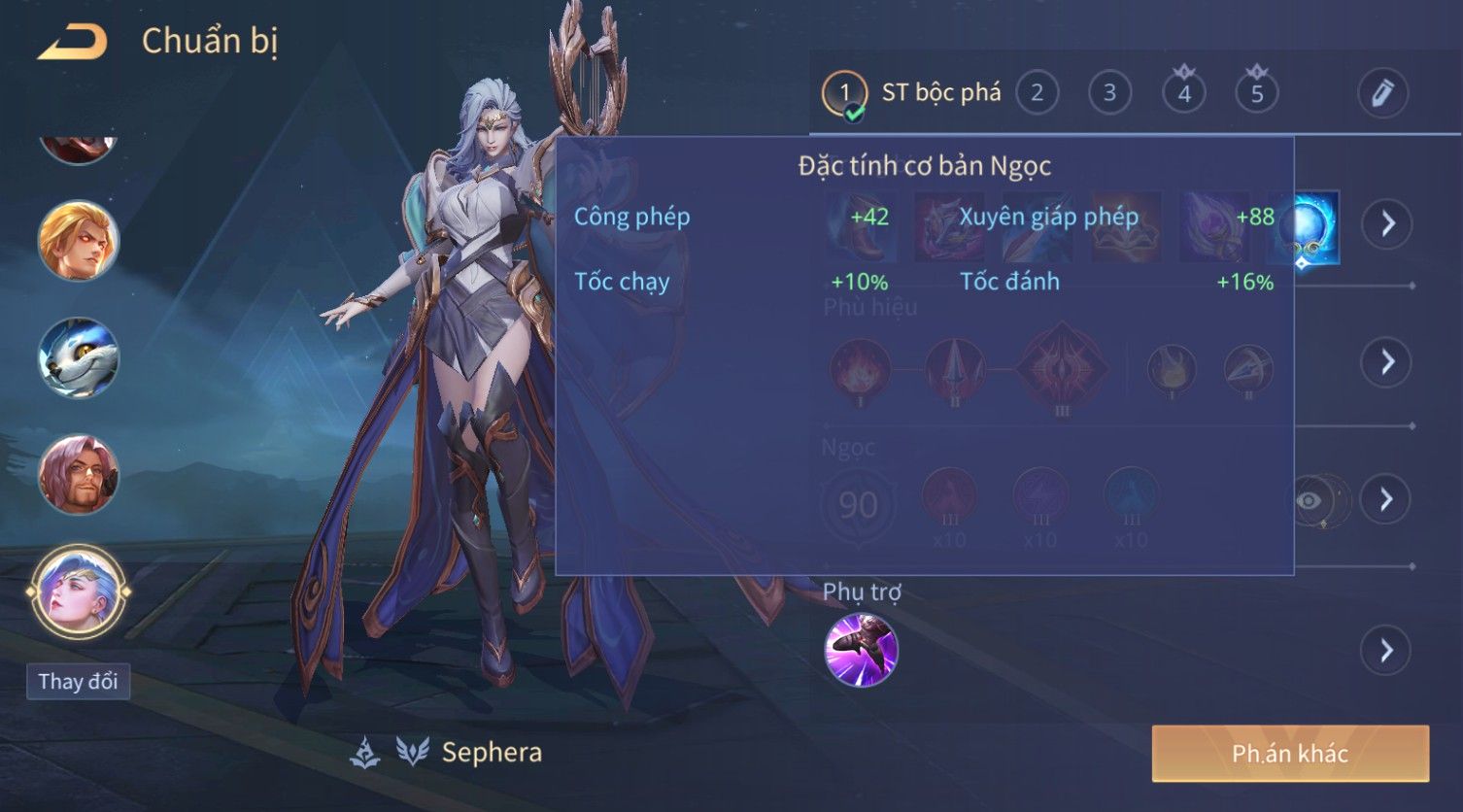Pick the bearded pink-haired hero portrait
The height and width of the screenshot is (812, 1463).
pos(78,475)
